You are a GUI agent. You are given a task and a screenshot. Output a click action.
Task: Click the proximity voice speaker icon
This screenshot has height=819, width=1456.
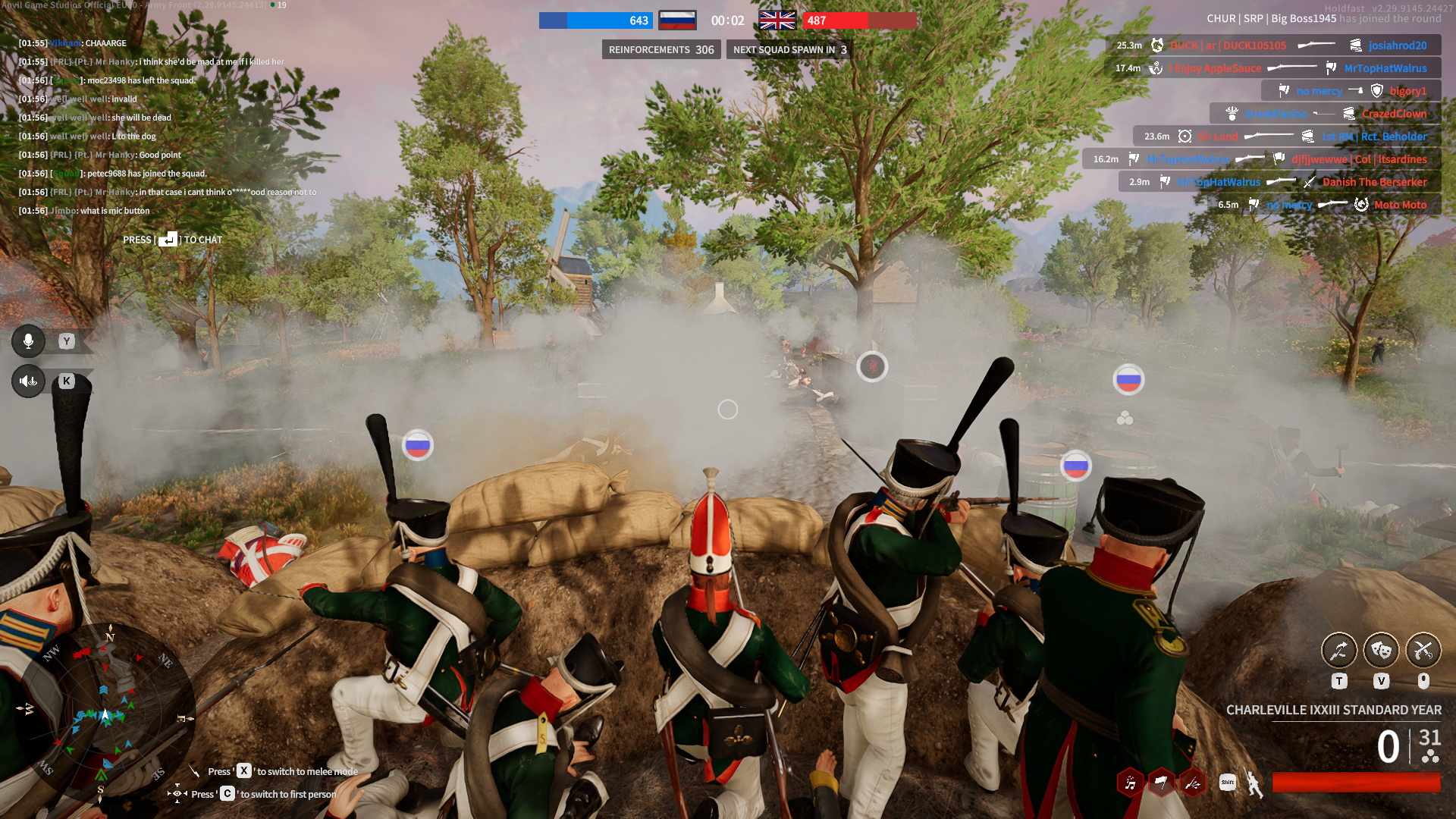coord(28,381)
